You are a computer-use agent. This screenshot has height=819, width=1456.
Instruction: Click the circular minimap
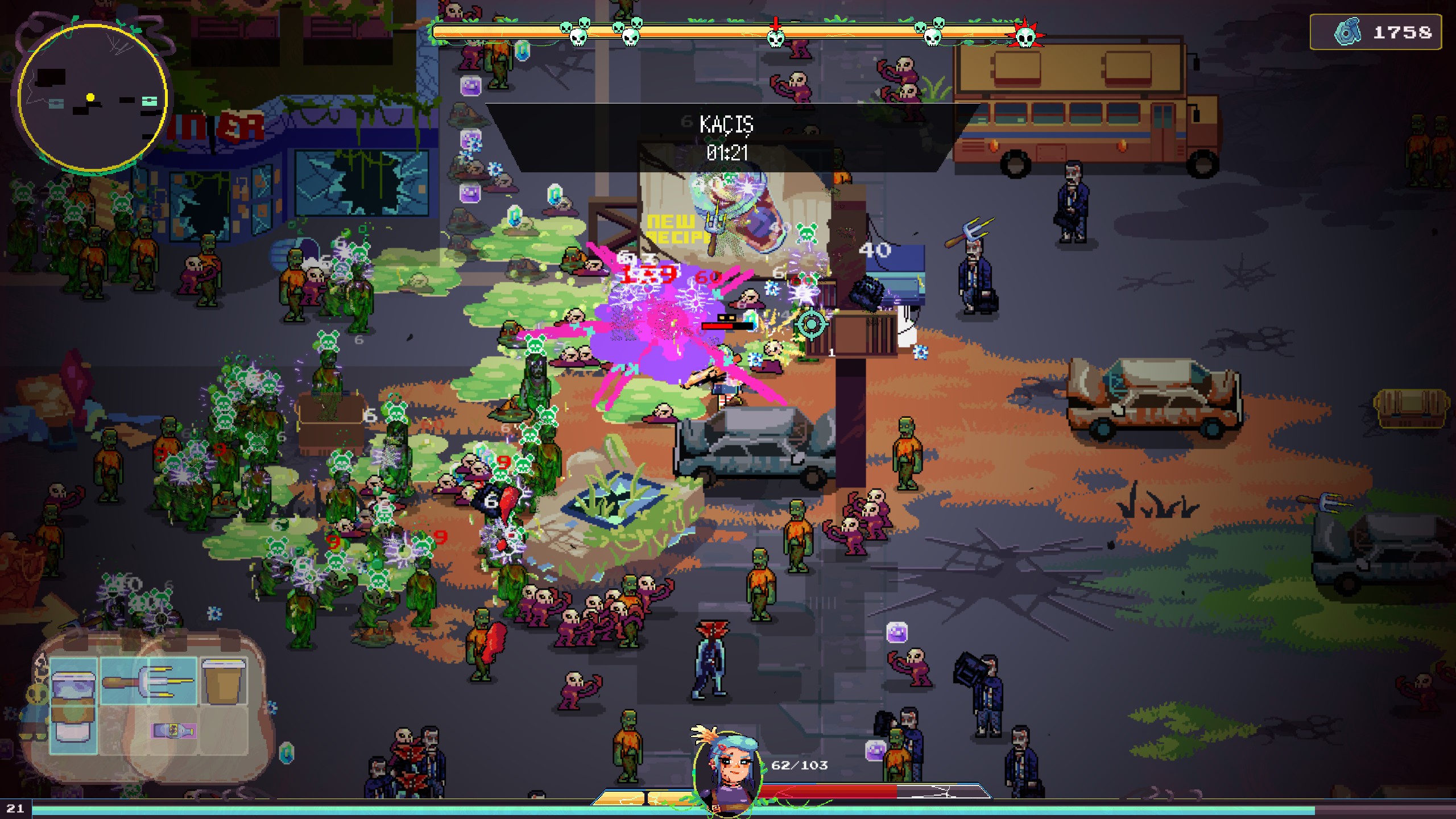tap(92, 98)
